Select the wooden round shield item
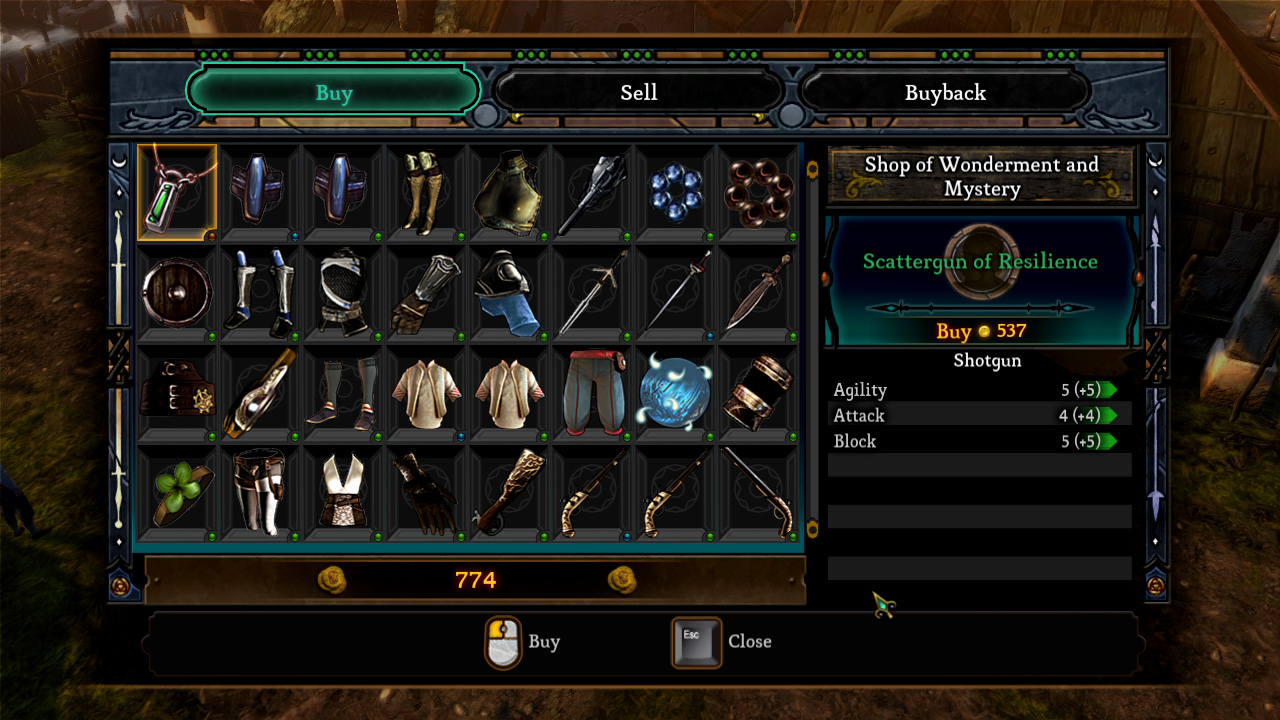 (x=177, y=290)
